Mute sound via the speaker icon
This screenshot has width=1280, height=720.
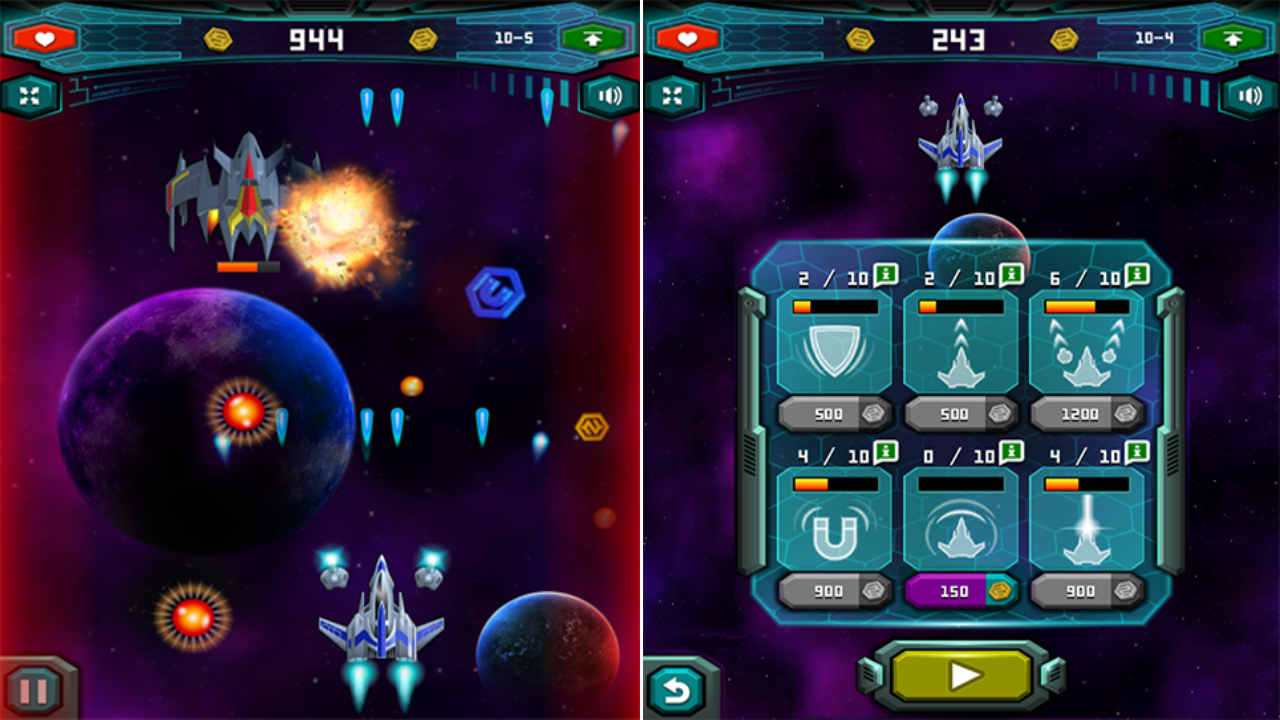click(608, 96)
